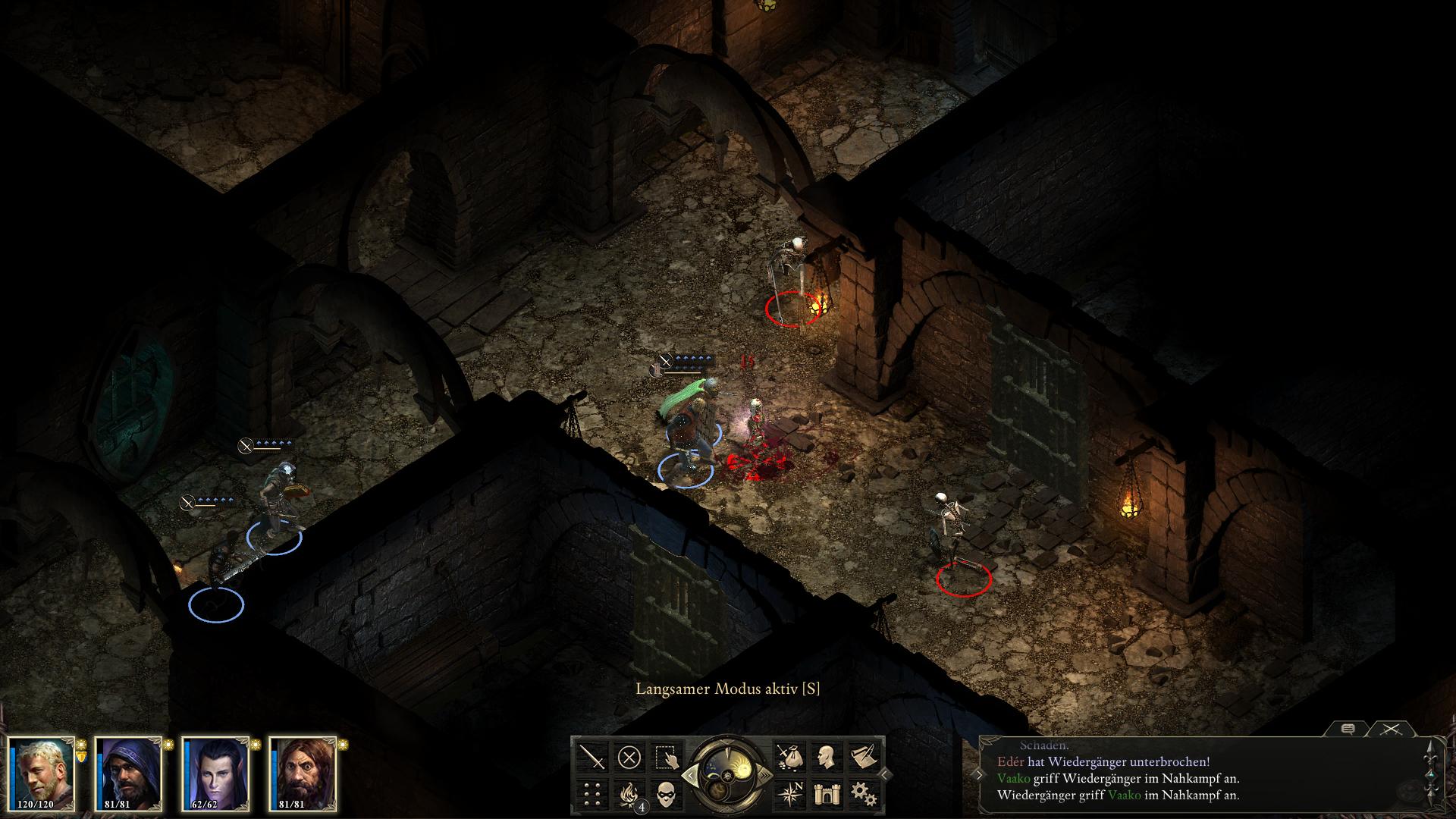Select the dark-haired elf portrait
The height and width of the screenshot is (819, 1456).
tap(215, 773)
